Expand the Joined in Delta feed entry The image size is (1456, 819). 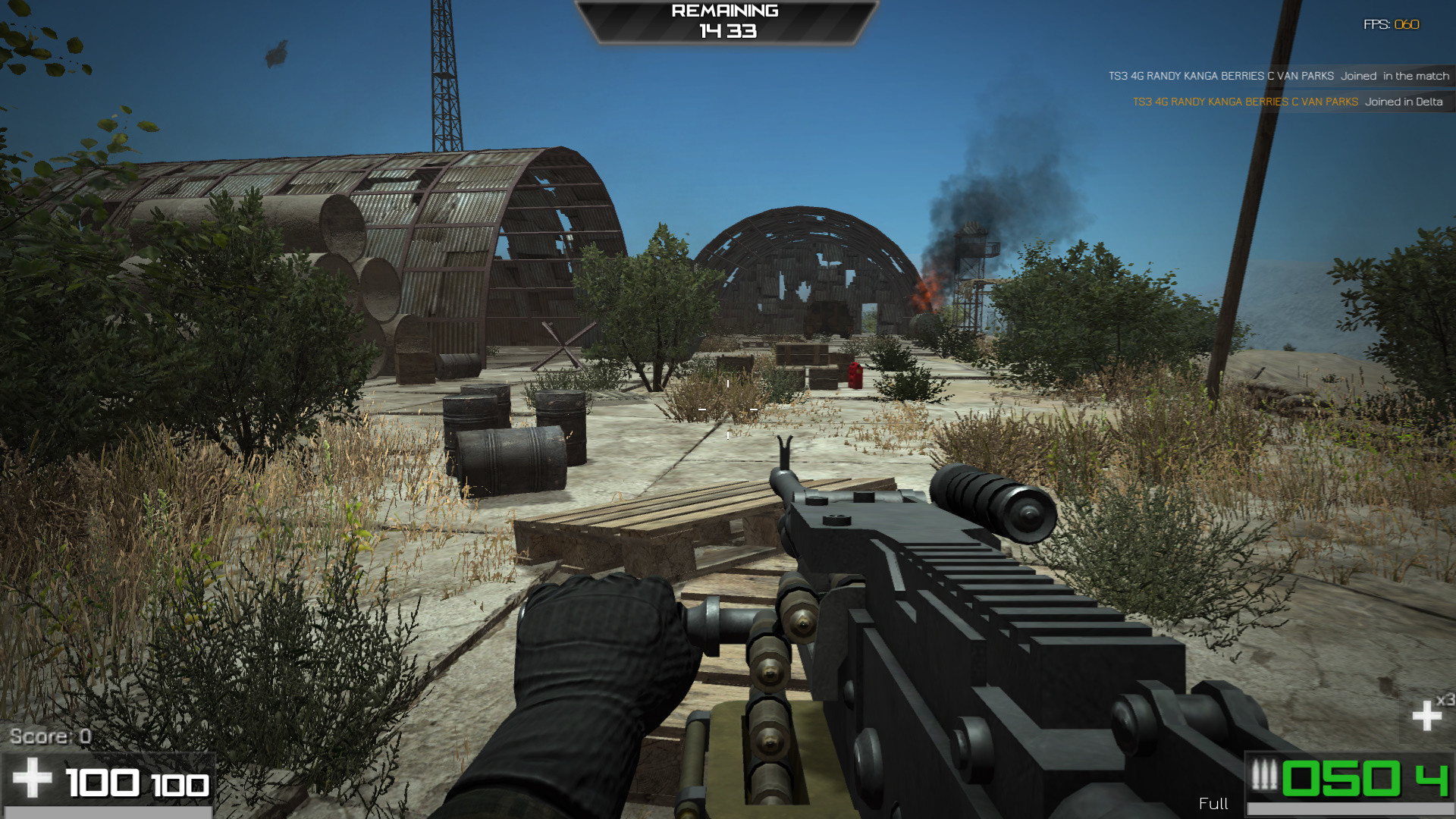[1403, 101]
